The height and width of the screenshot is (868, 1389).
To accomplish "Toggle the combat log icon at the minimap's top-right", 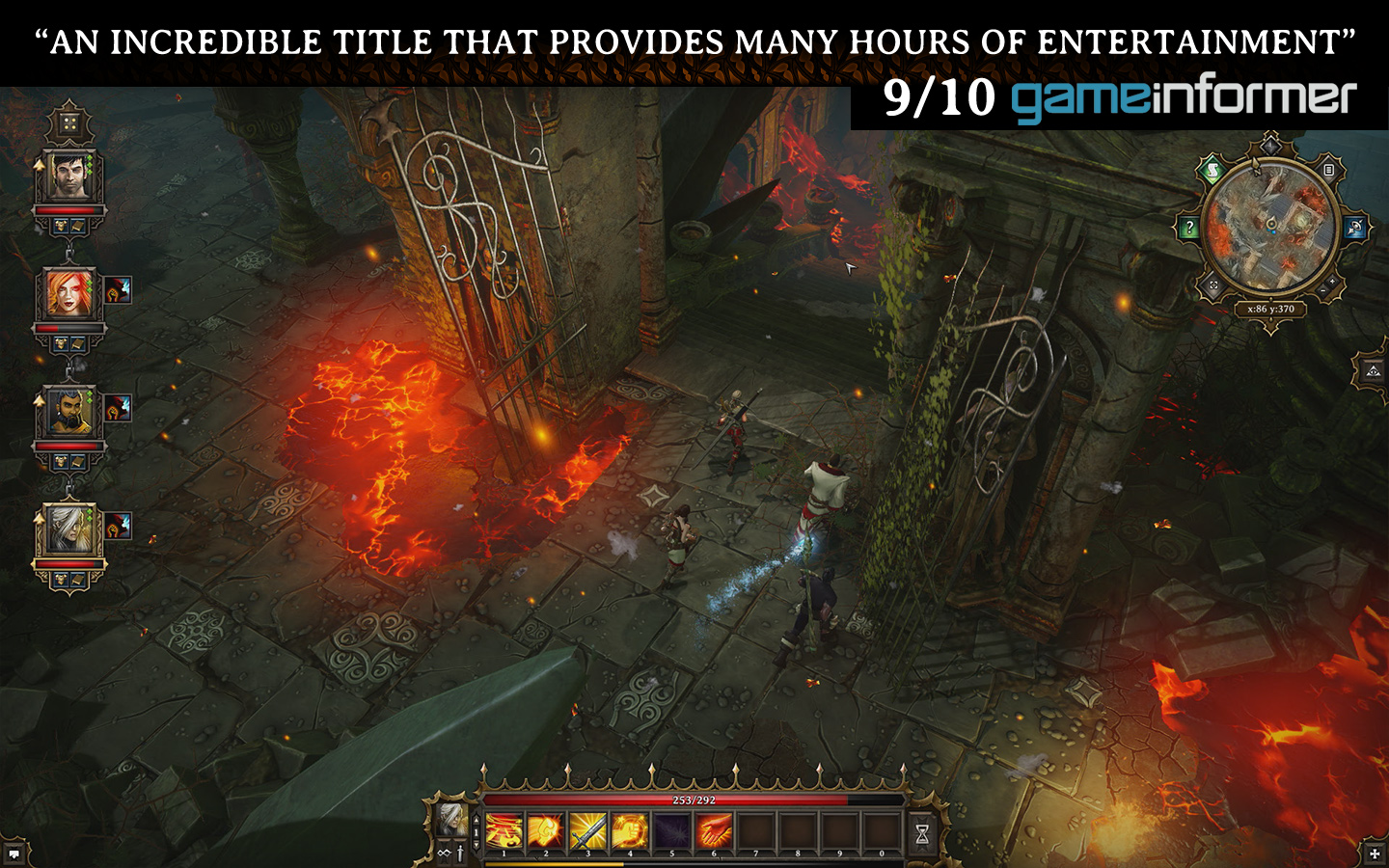I will click(1328, 171).
